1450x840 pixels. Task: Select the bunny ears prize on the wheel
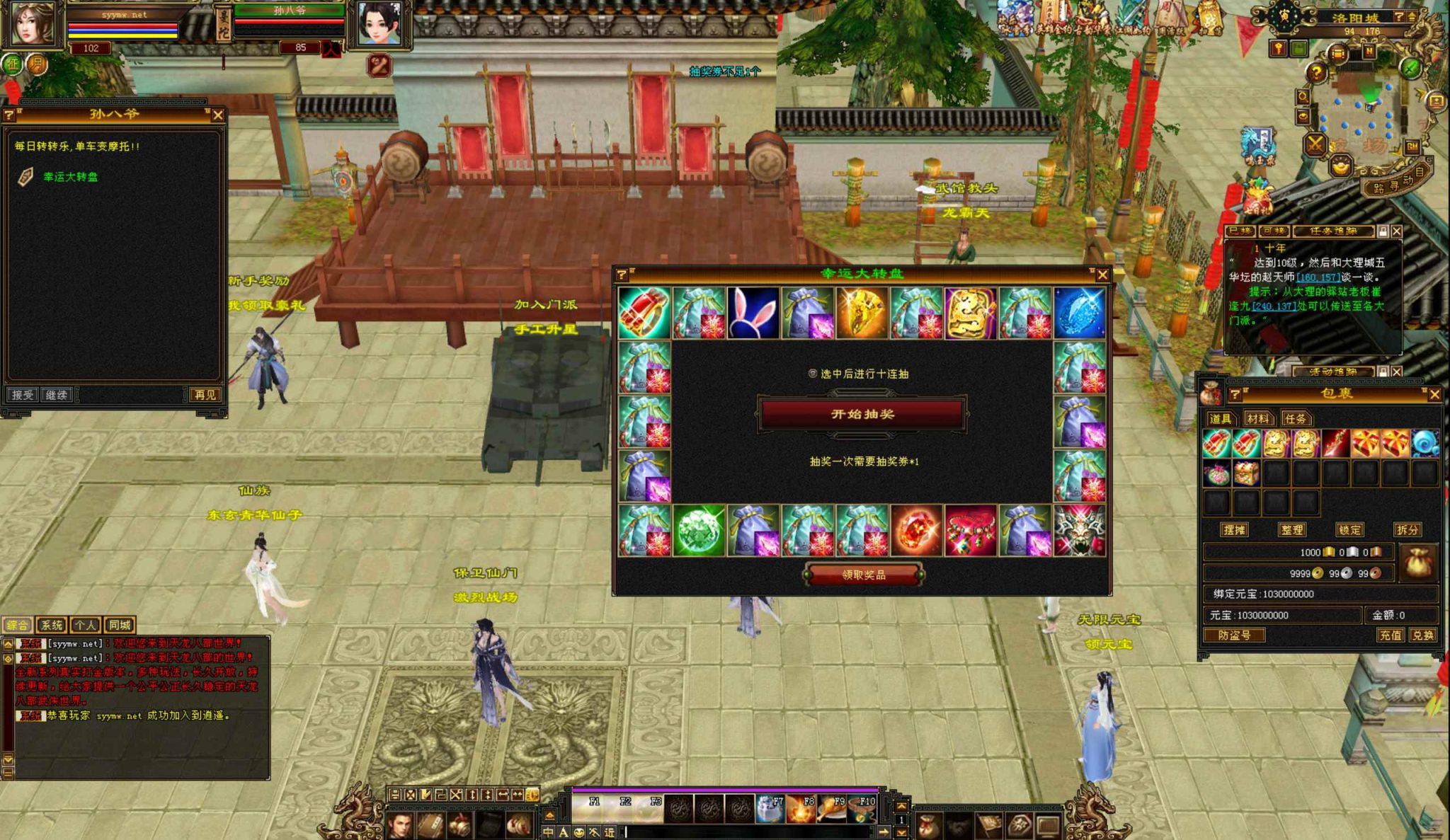point(753,313)
